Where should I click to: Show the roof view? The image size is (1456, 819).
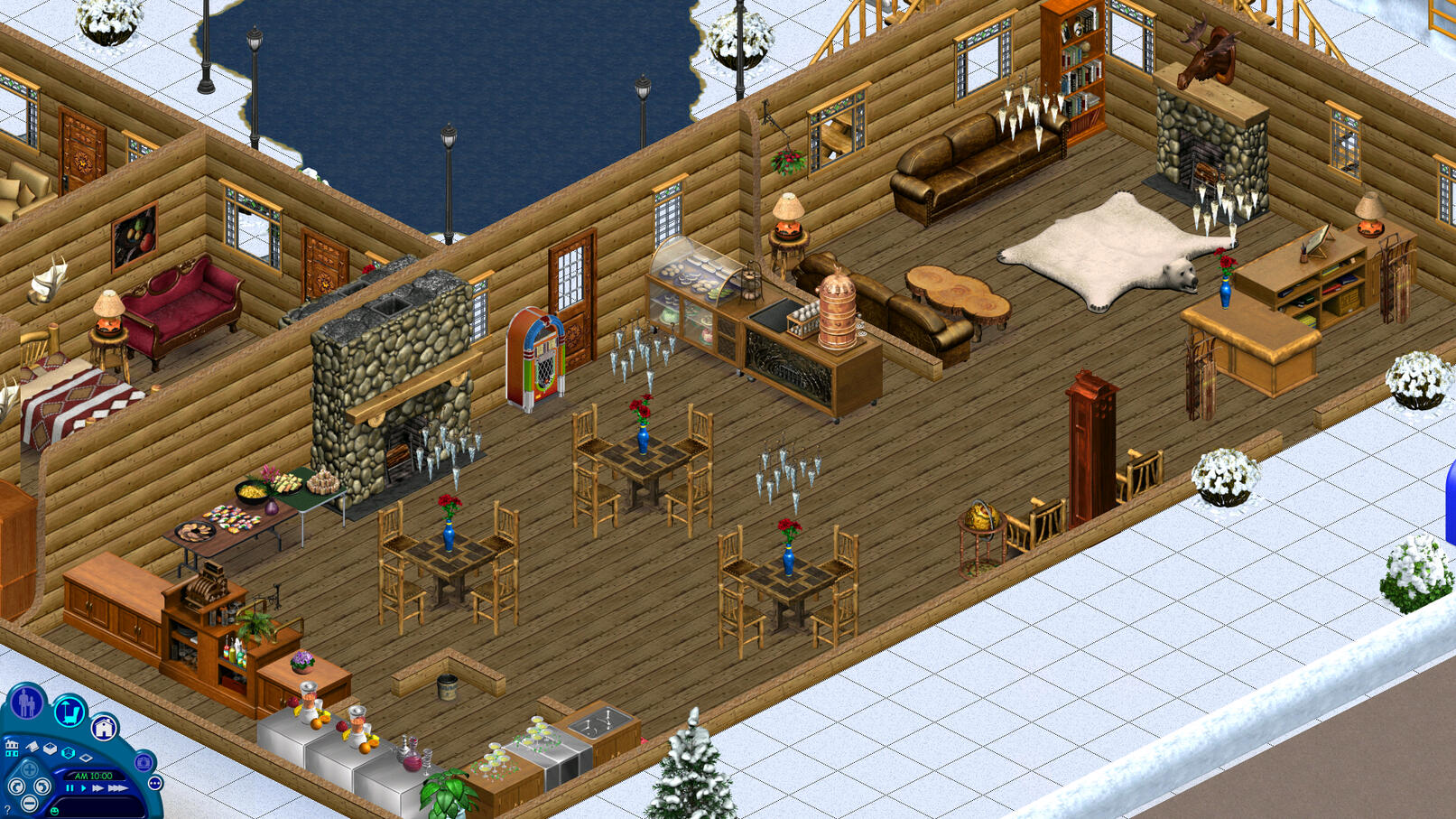(x=32, y=747)
